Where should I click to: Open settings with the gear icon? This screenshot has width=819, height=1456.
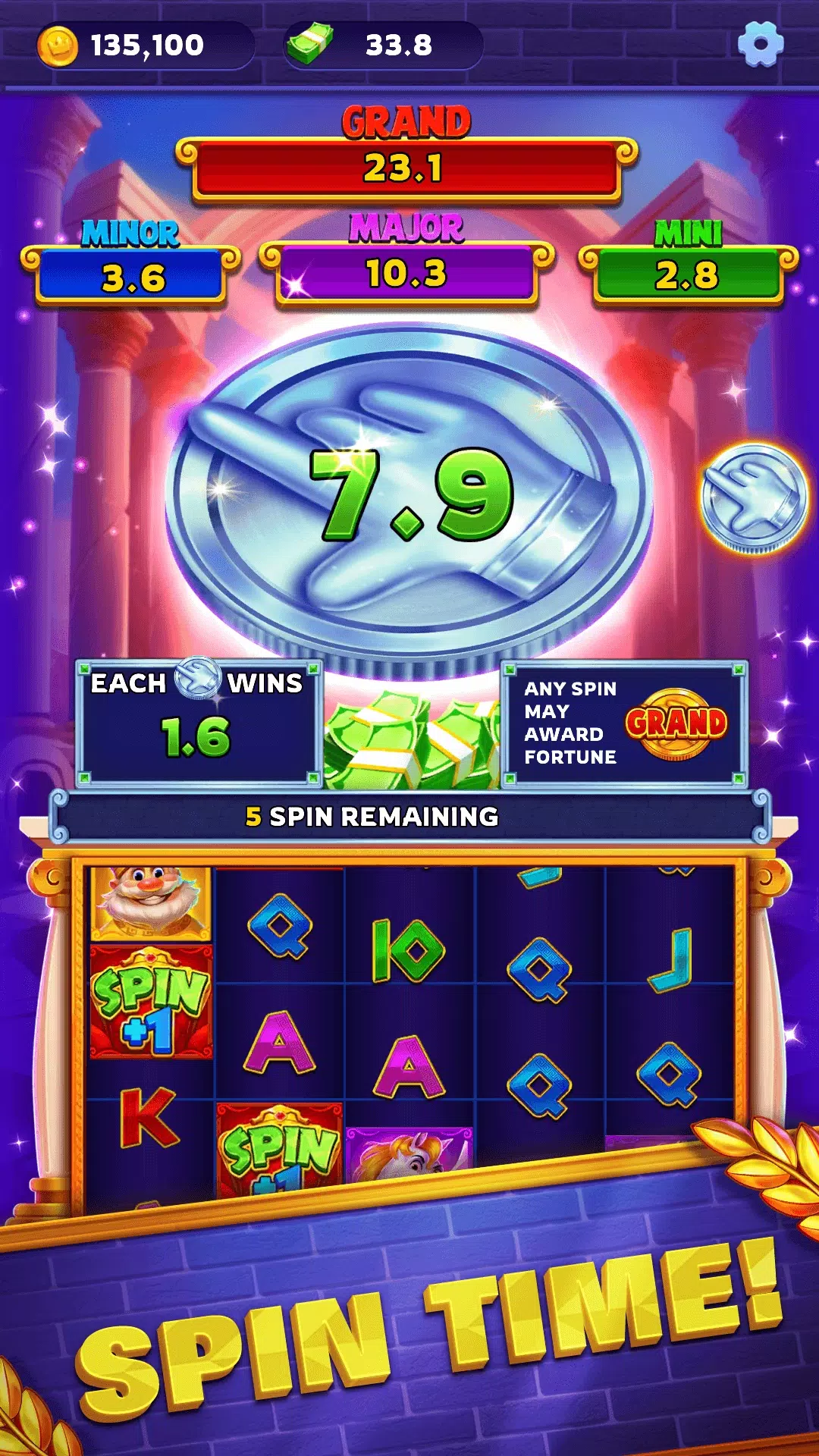[x=760, y=44]
